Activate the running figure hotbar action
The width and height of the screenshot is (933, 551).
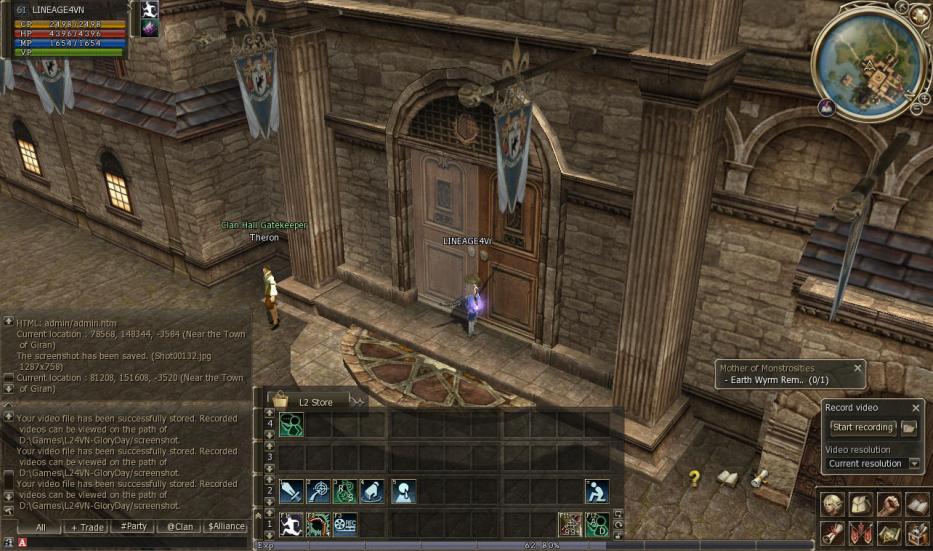(x=291, y=524)
